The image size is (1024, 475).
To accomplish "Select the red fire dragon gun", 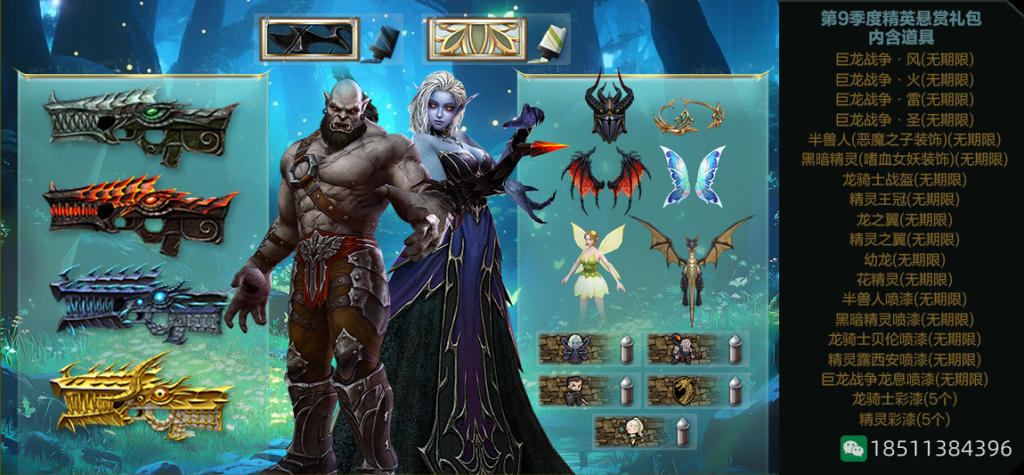I will tap(140, 214).
